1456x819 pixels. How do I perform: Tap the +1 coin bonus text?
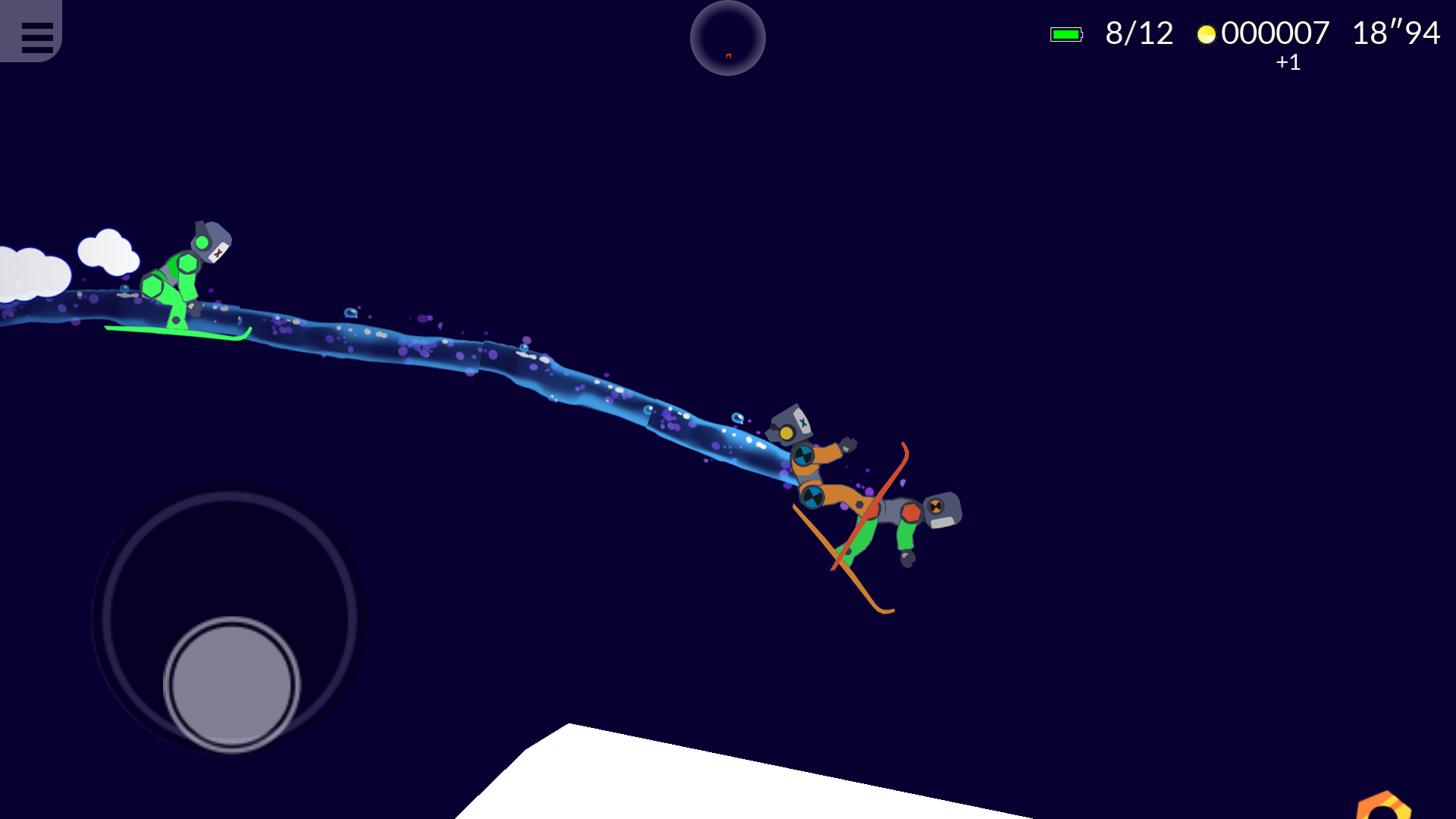coord(1286,64)
